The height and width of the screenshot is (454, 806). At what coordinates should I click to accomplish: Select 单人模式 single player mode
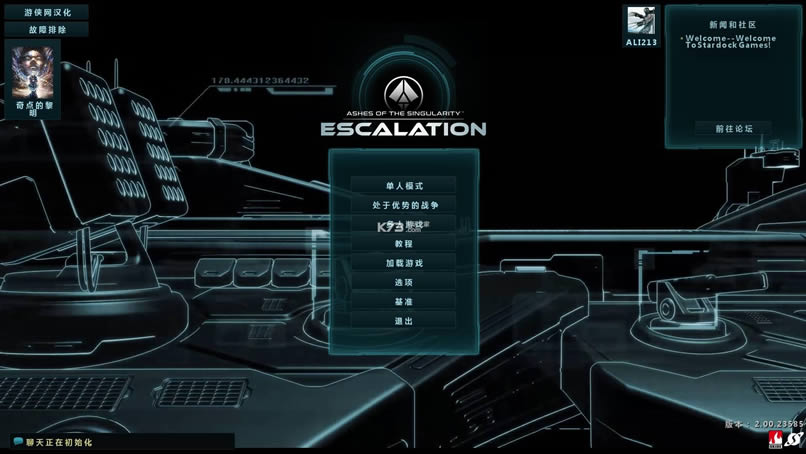pyautogui.click(x=404, y=186)
